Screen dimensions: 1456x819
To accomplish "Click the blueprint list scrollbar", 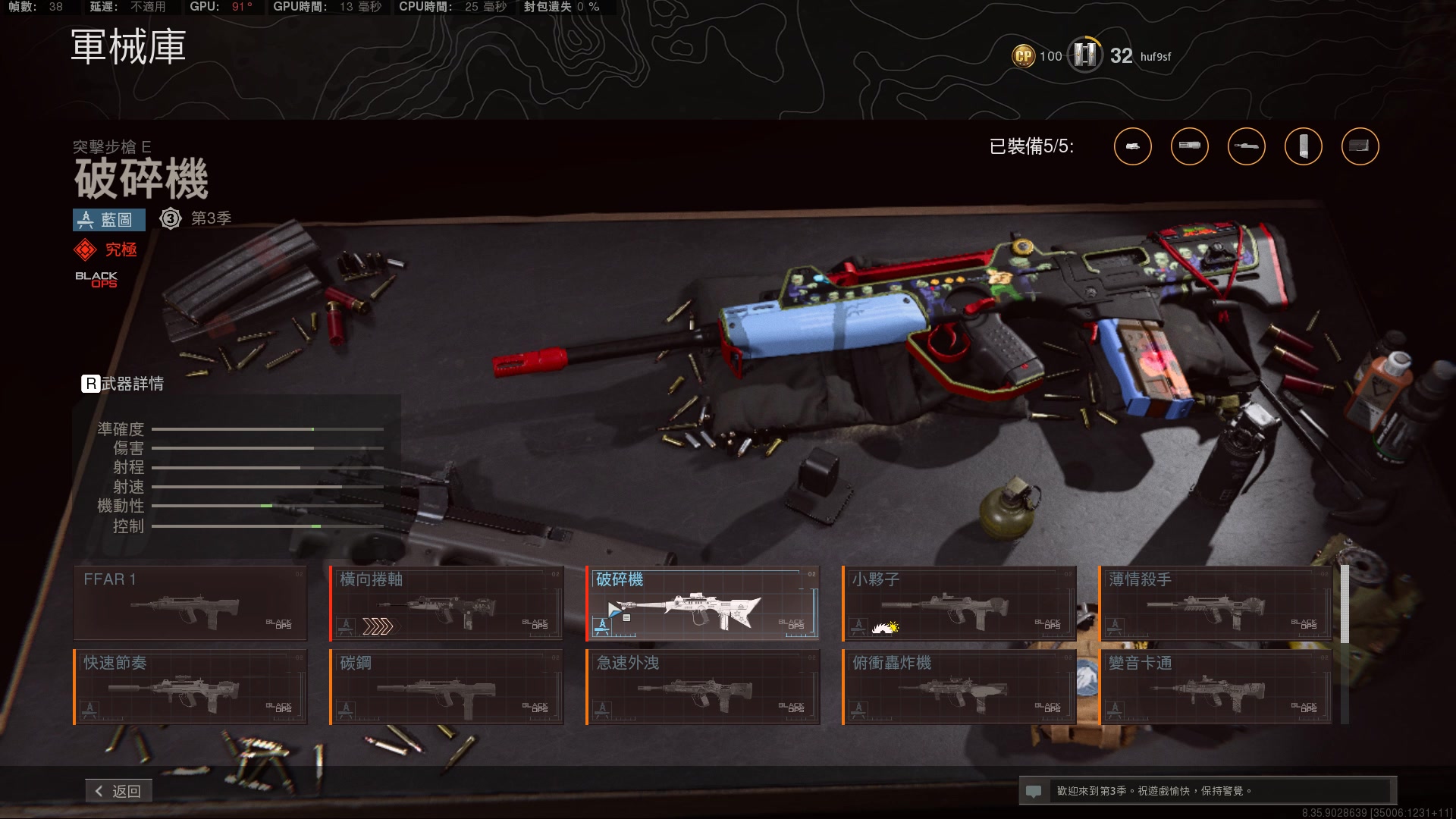I will (1345, 604).
